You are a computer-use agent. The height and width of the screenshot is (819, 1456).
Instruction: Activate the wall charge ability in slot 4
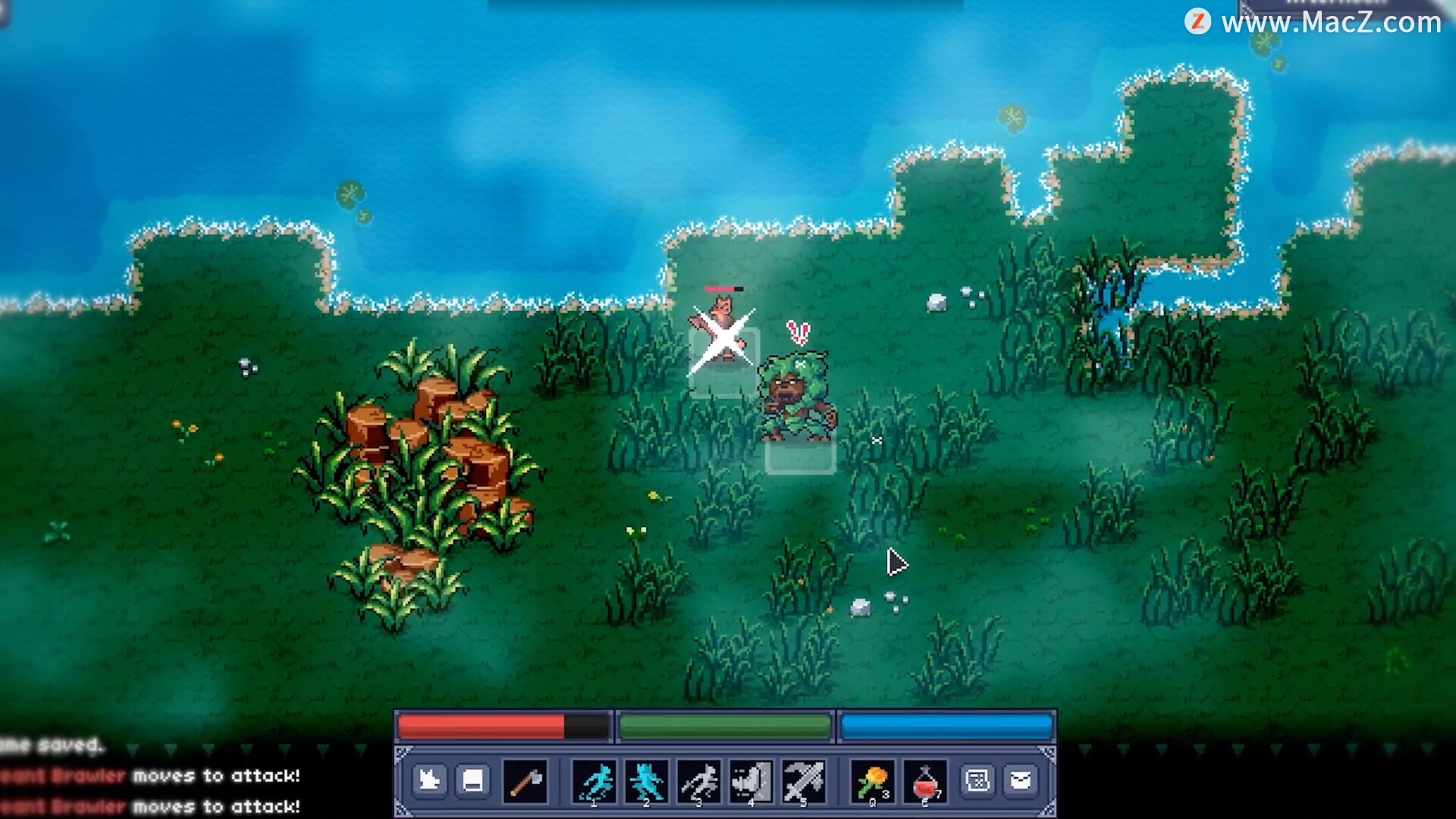tap(752, 781)
